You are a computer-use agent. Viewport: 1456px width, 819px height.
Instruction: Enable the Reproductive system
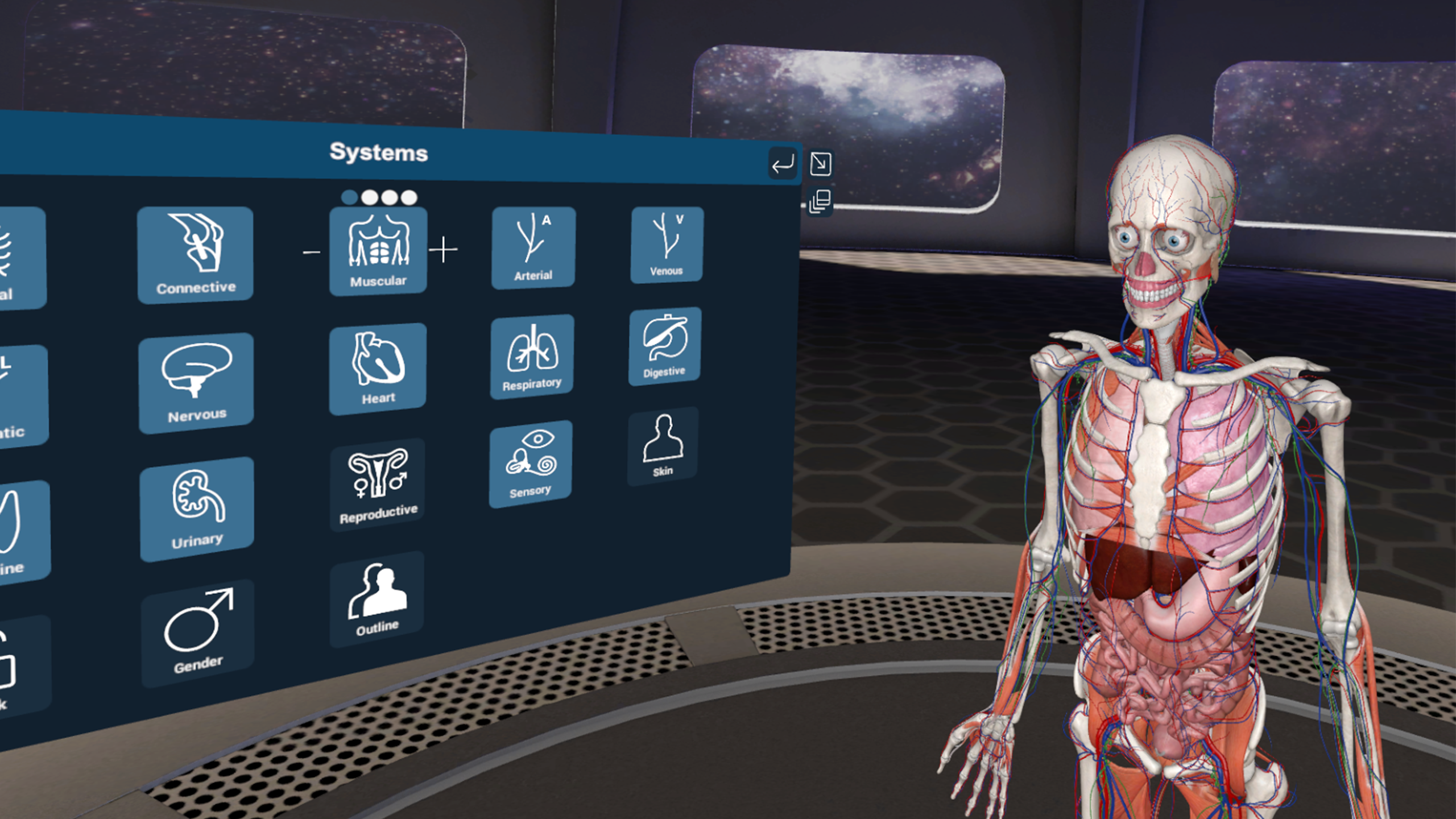378,485
